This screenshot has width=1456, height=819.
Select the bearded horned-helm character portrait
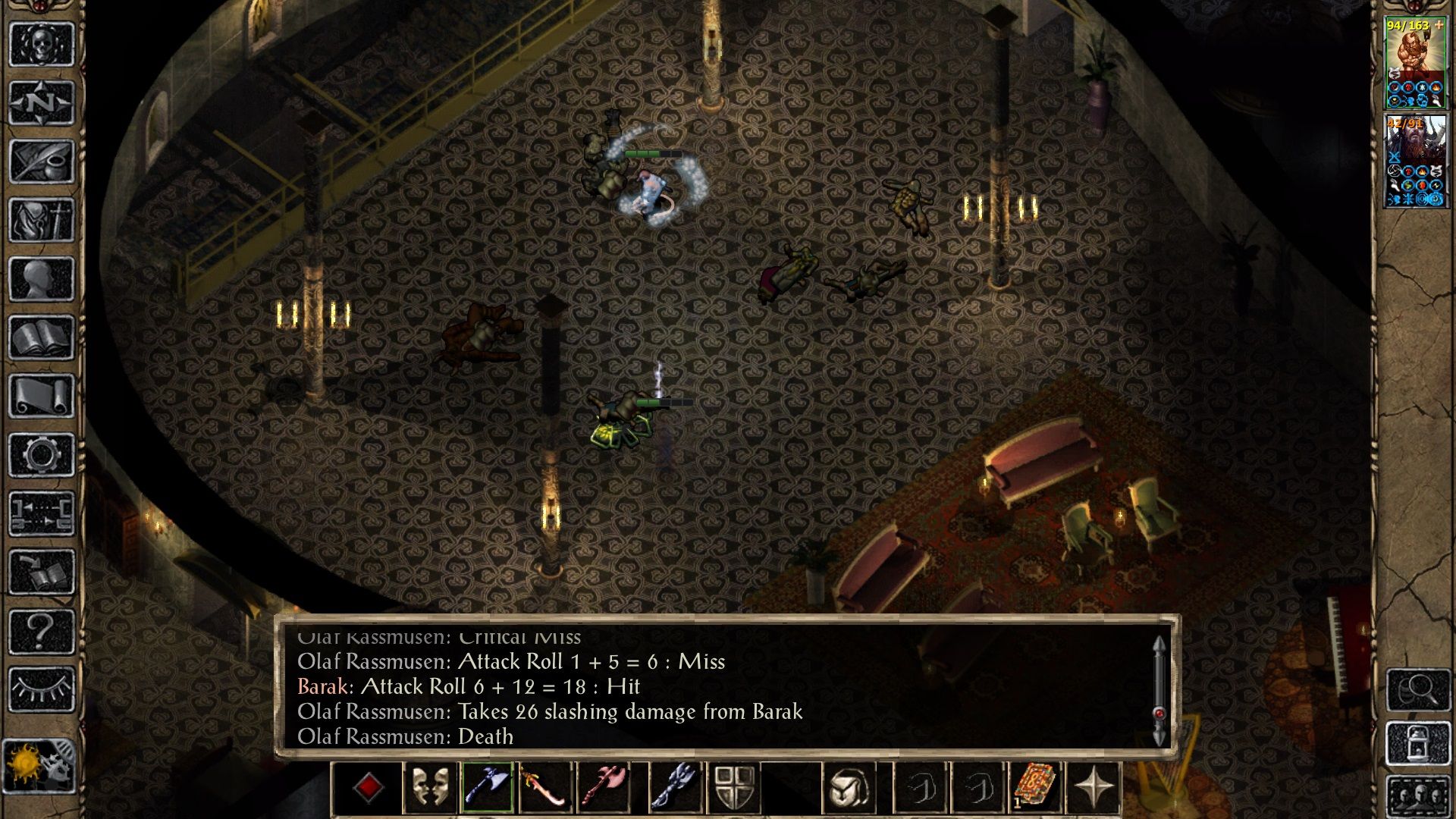tap(1415, 161)
